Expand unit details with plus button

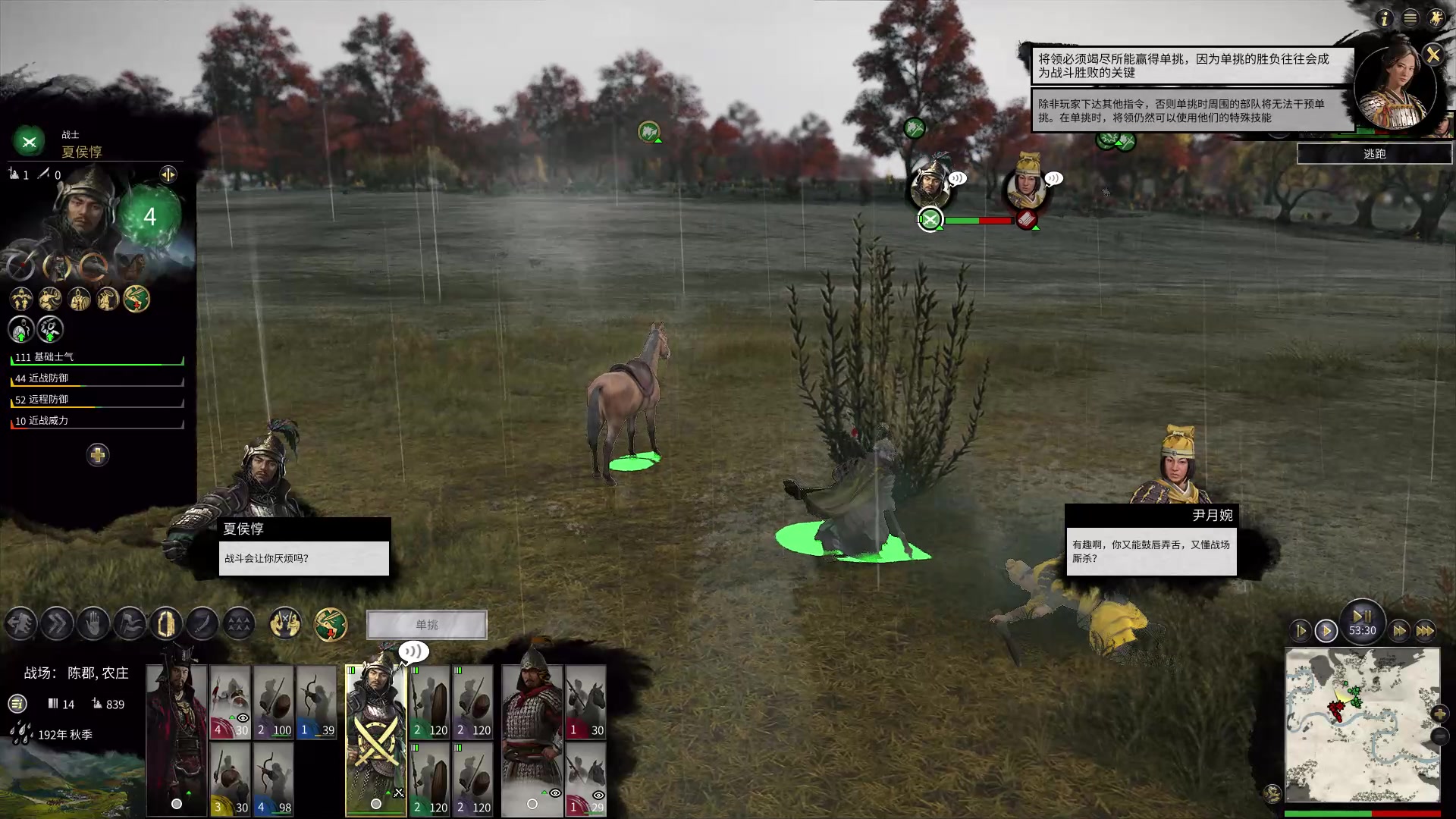97,455
